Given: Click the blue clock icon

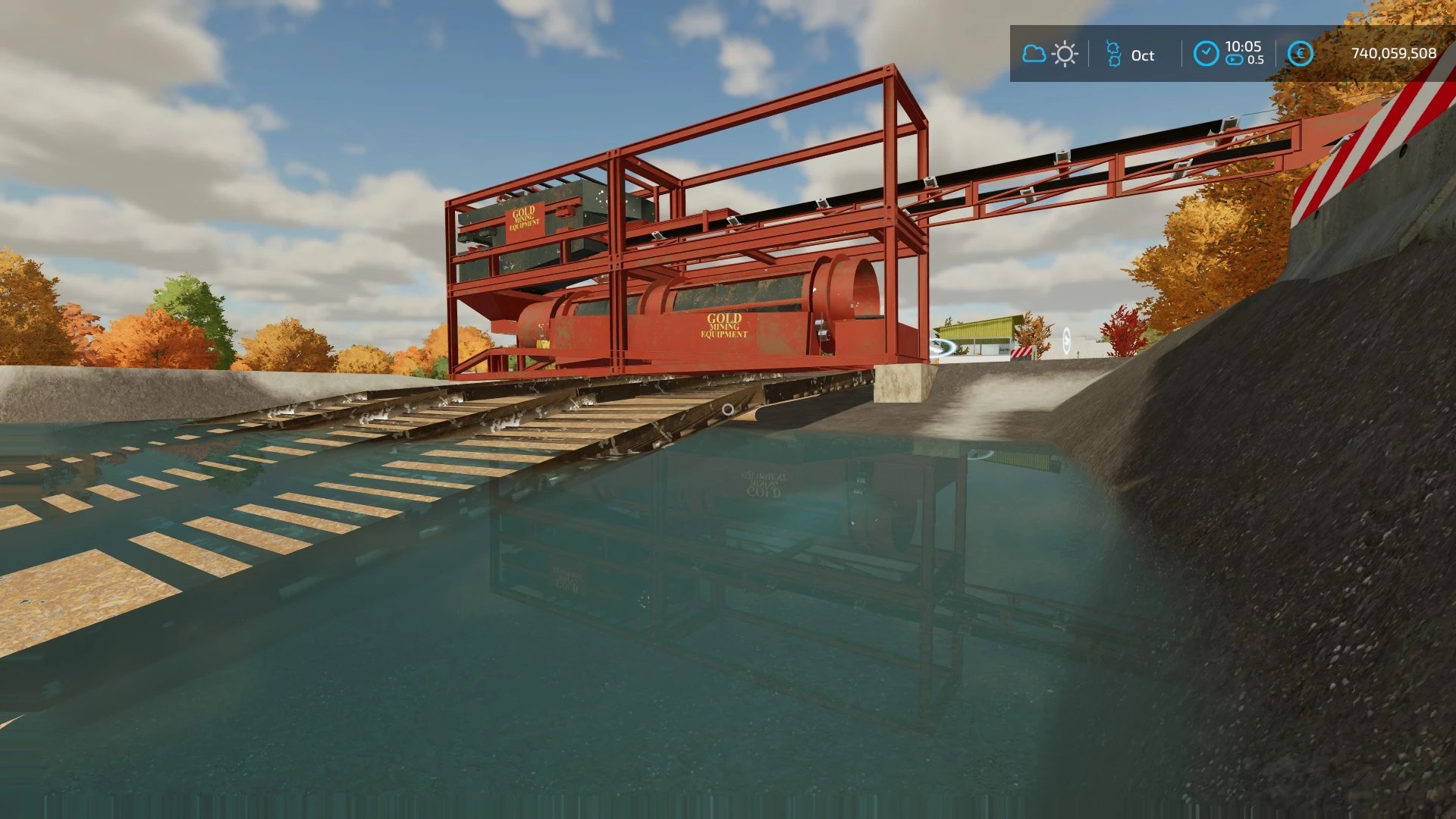Looking at the screenshot, I should [1207, 53].
